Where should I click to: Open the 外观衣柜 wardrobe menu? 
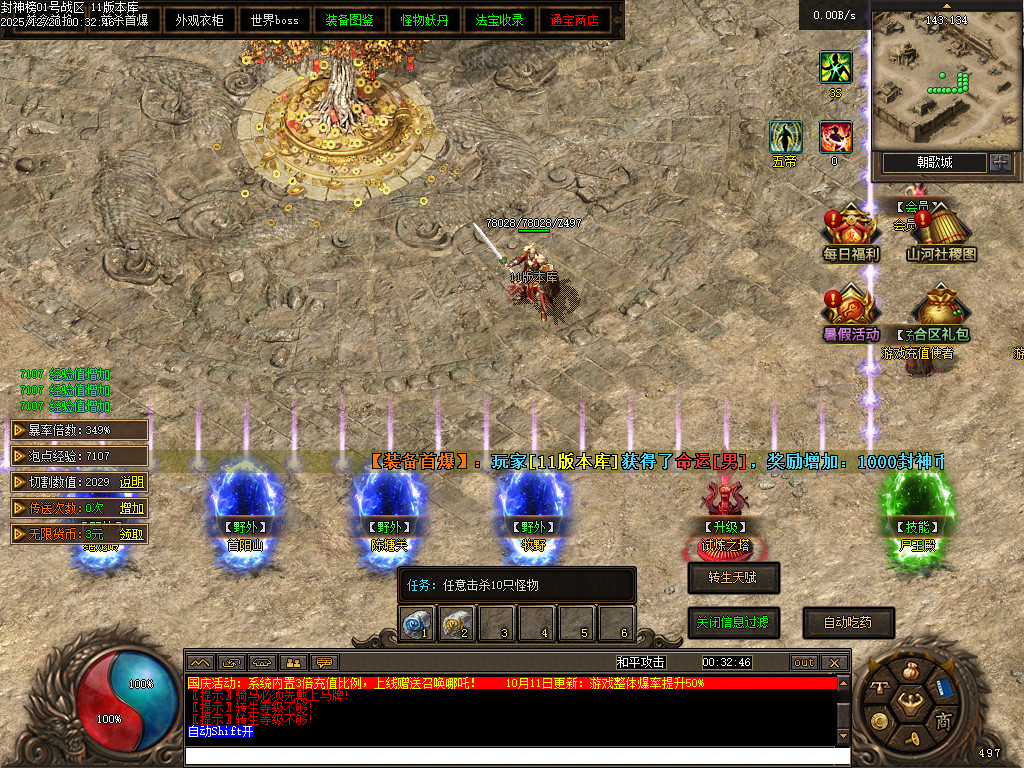(x=199, y=20)
